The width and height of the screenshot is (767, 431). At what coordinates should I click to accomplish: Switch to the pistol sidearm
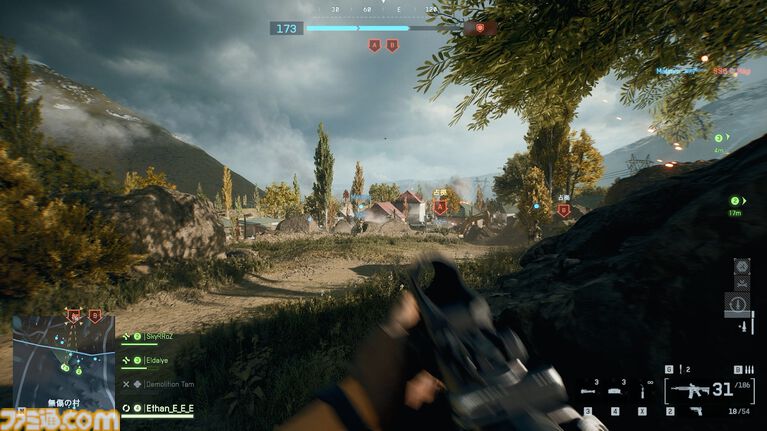tap(697, 411)
